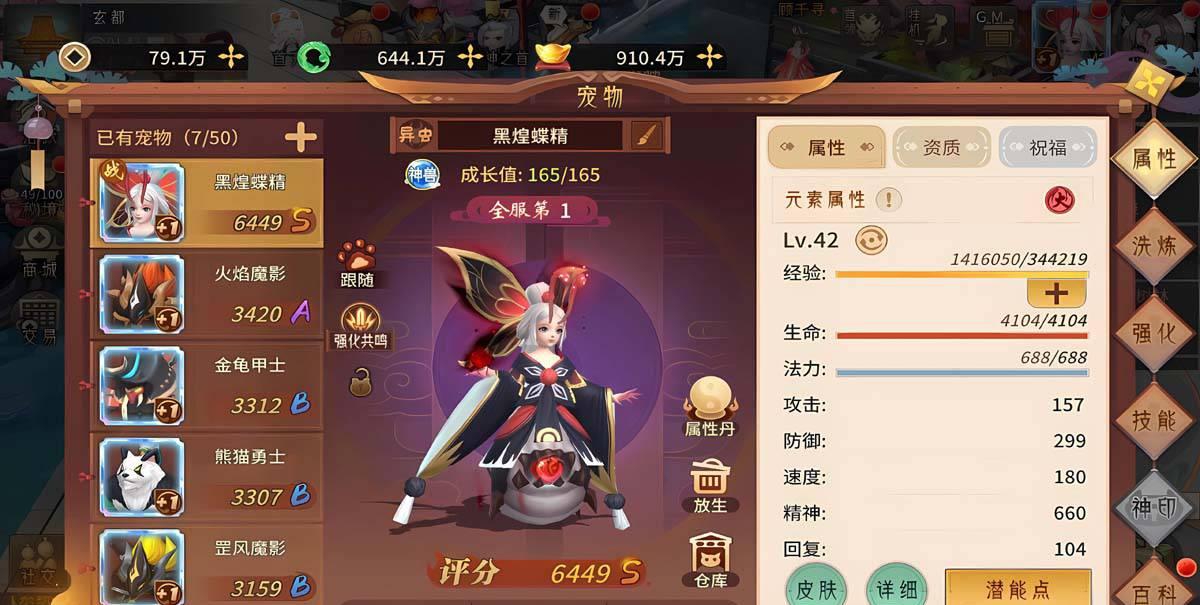Open 强化共鸣 enhancement resonance
Screen dimensions: 1200x605
pos(360,327)
